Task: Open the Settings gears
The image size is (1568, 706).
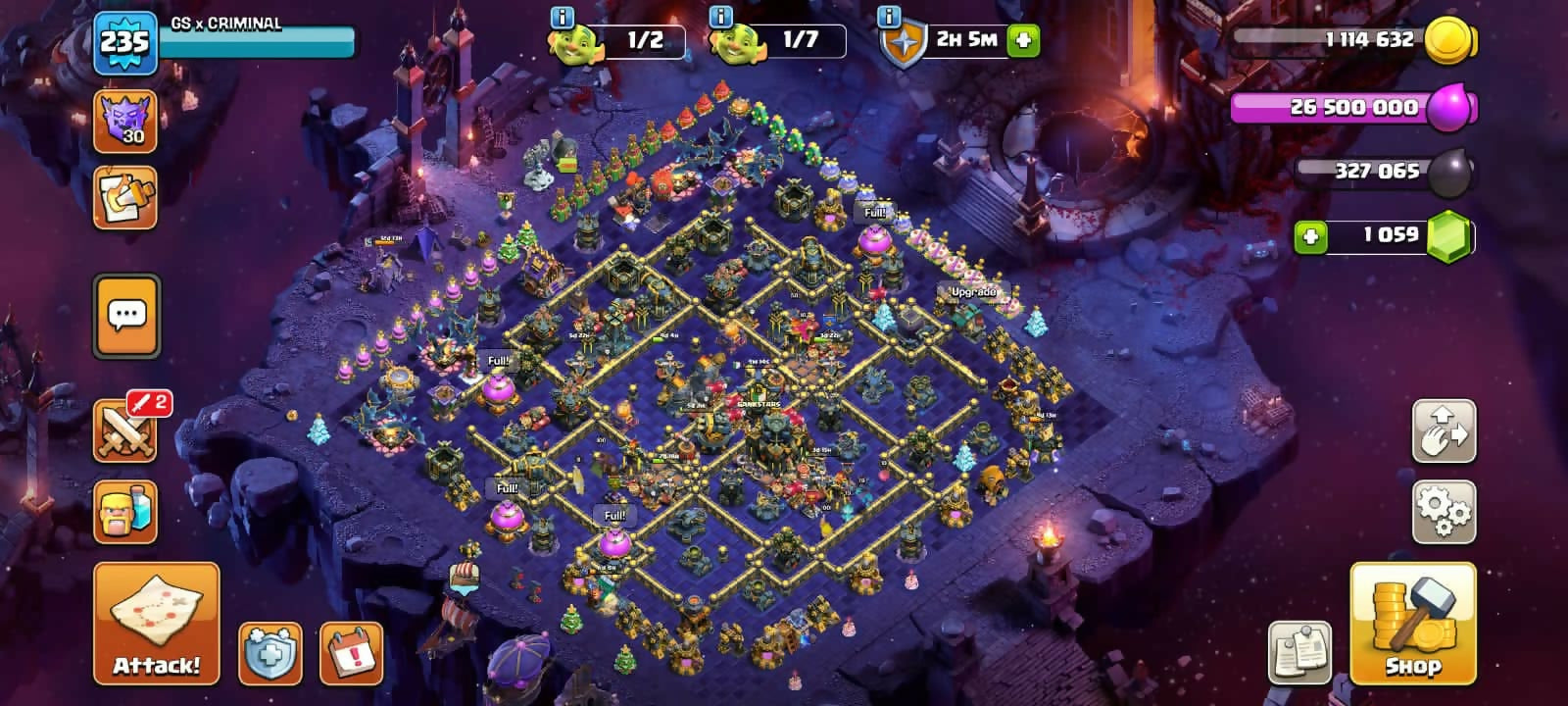Action: click(x=1444, y=511)
